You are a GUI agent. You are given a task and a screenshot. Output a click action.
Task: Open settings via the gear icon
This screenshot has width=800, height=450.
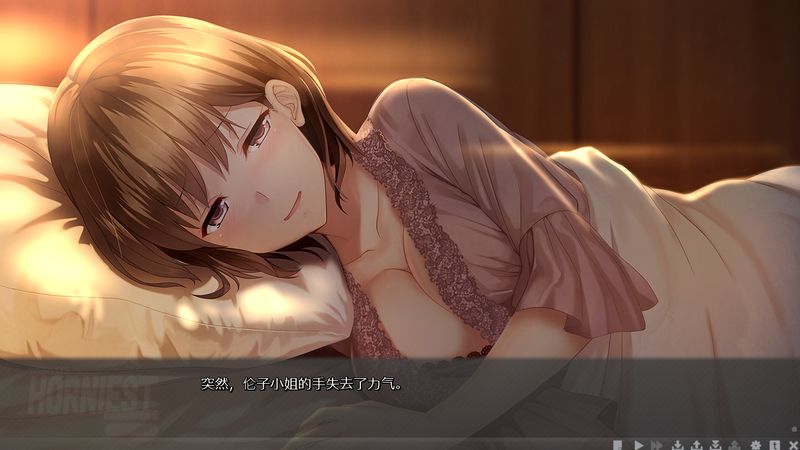pos(756,444)
